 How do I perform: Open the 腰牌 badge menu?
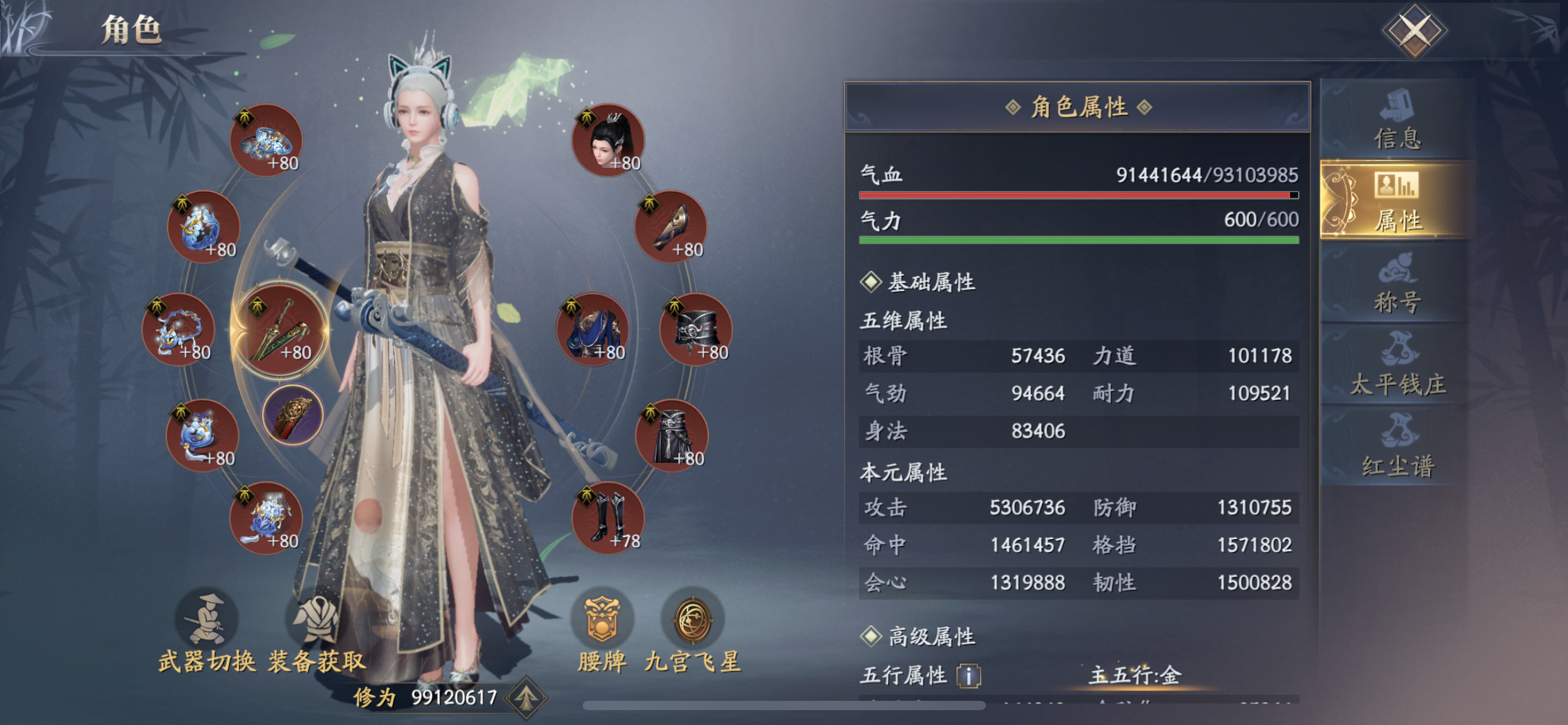[602, 632]
